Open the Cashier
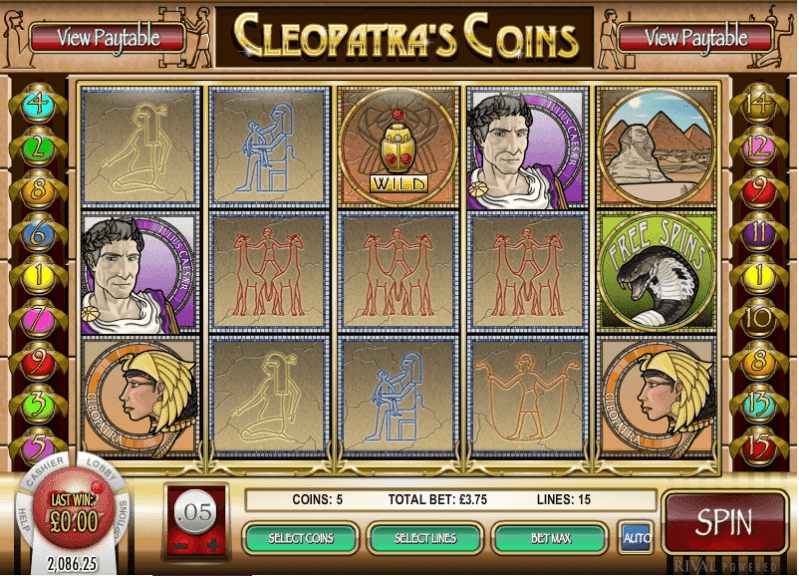The image size is (799, 576). coord(45,470)
